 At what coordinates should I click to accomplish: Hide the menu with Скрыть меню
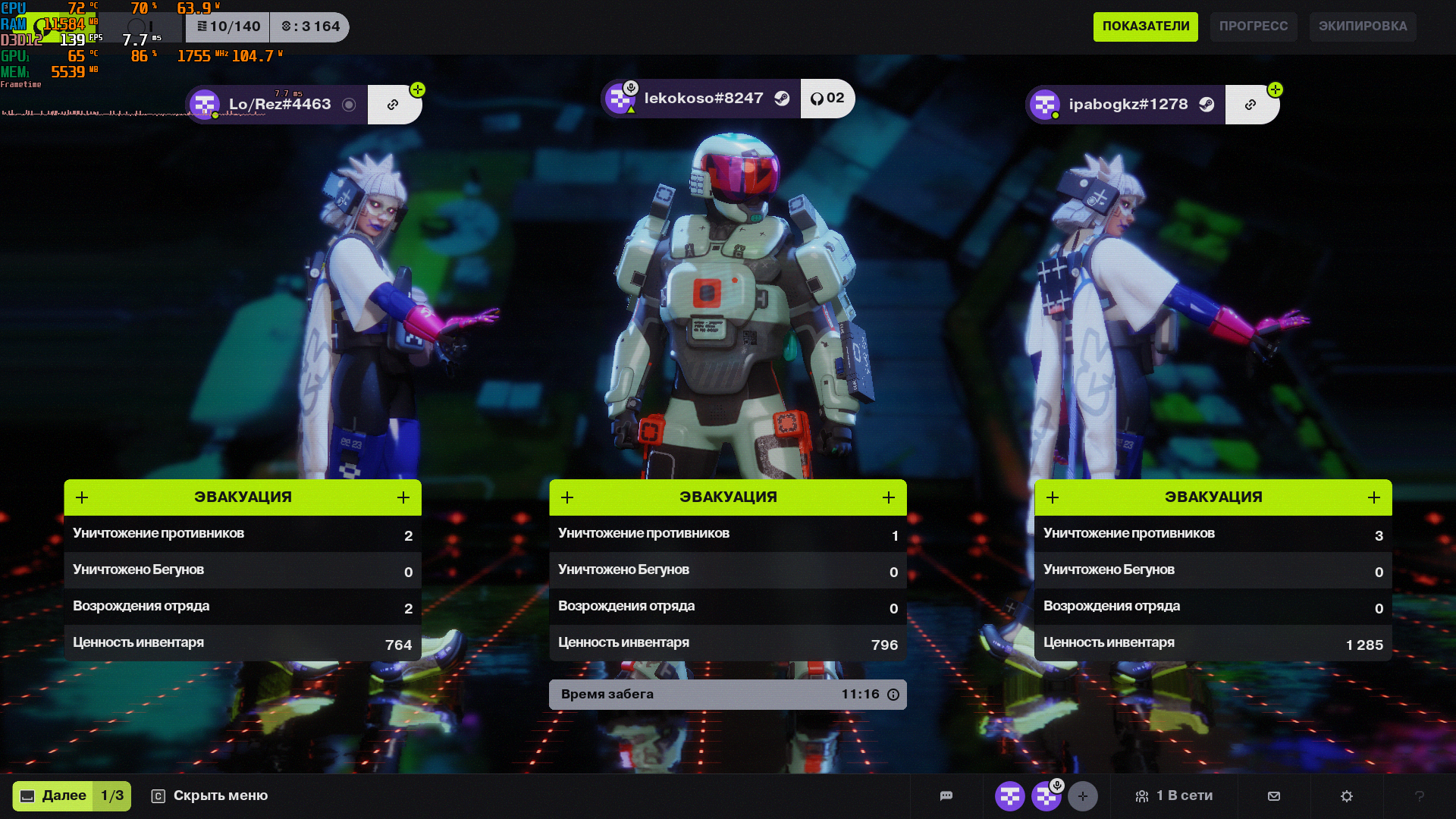pyautogui.click(x=210, y=796)
